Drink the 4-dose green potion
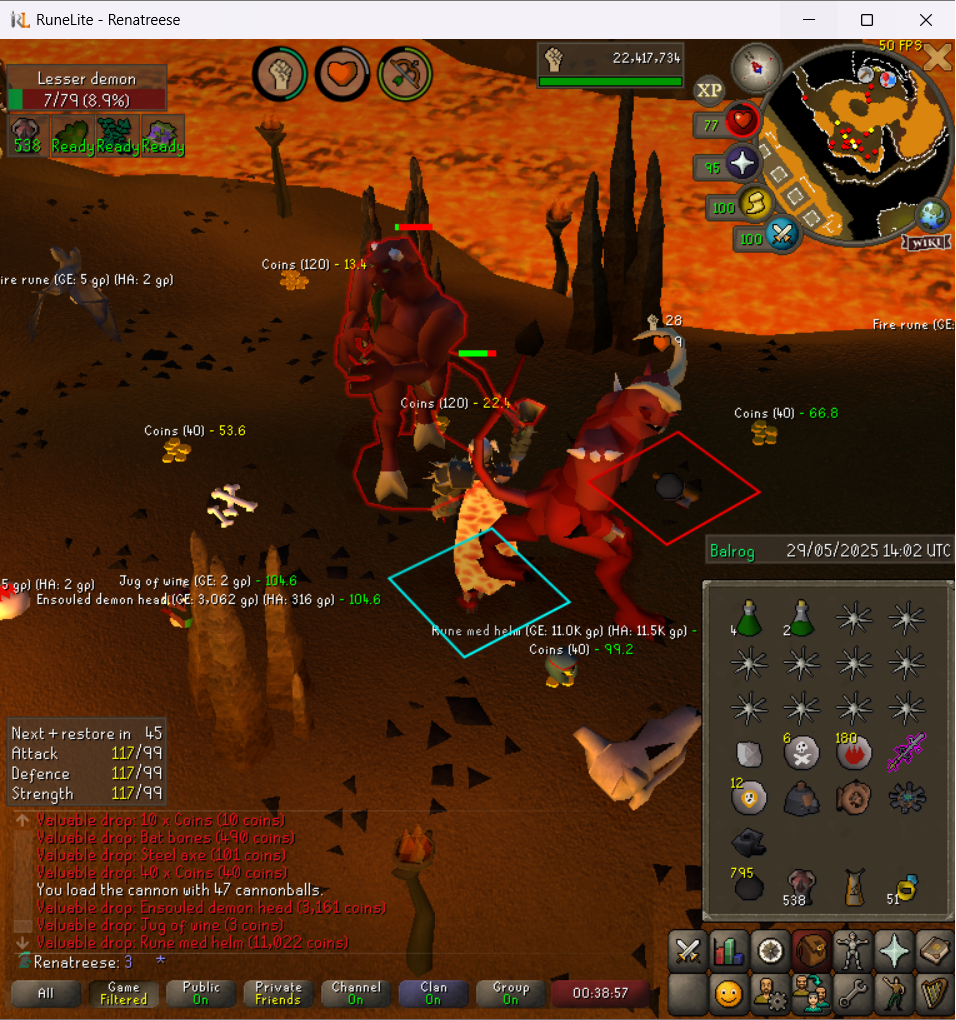This screenshot has width=956, height=1020. [745, 618]
